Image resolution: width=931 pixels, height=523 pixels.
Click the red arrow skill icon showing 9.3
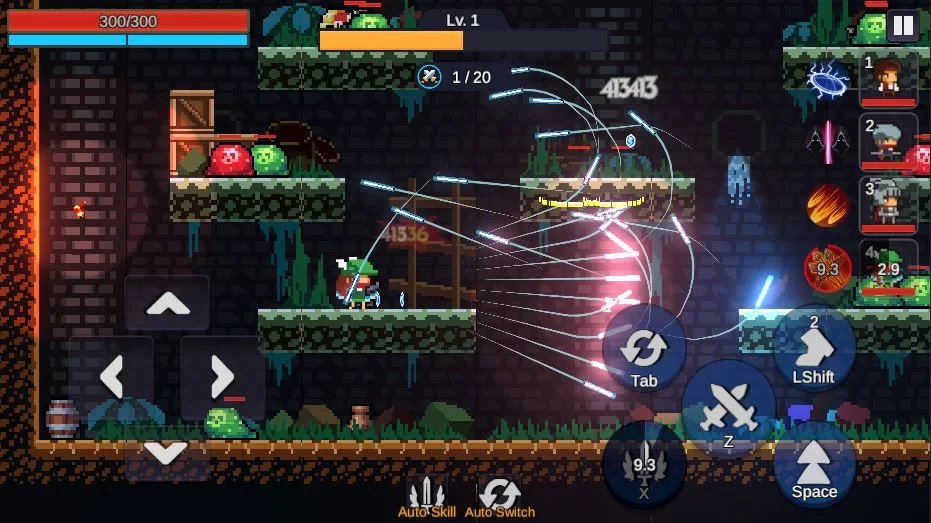(828, 268)
